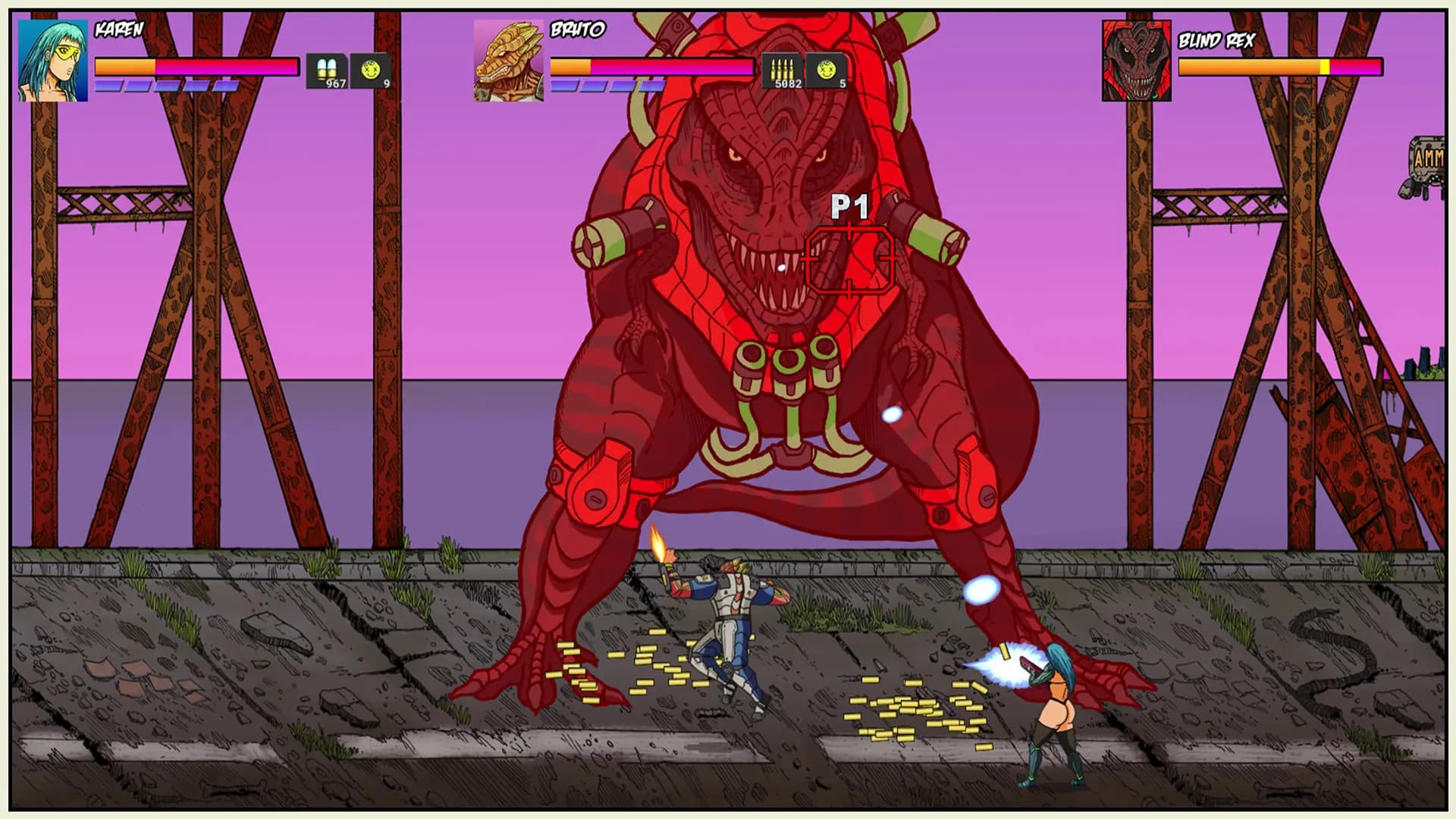The image size is (1456, 819).
Task: Click Bruto's rifle ammo counter showing 5082
Action: click(x=781, y=68)
